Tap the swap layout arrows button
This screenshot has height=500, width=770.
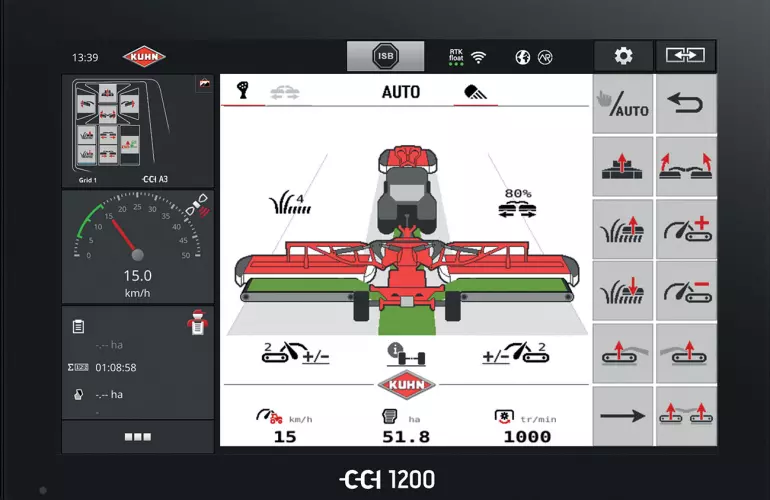point(685,56)
